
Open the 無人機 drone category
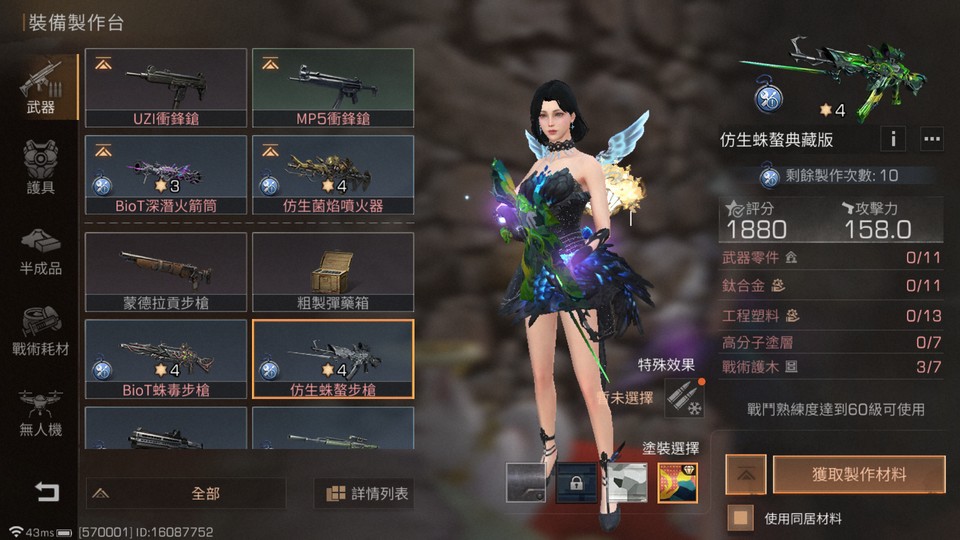[x=40, y=412]
